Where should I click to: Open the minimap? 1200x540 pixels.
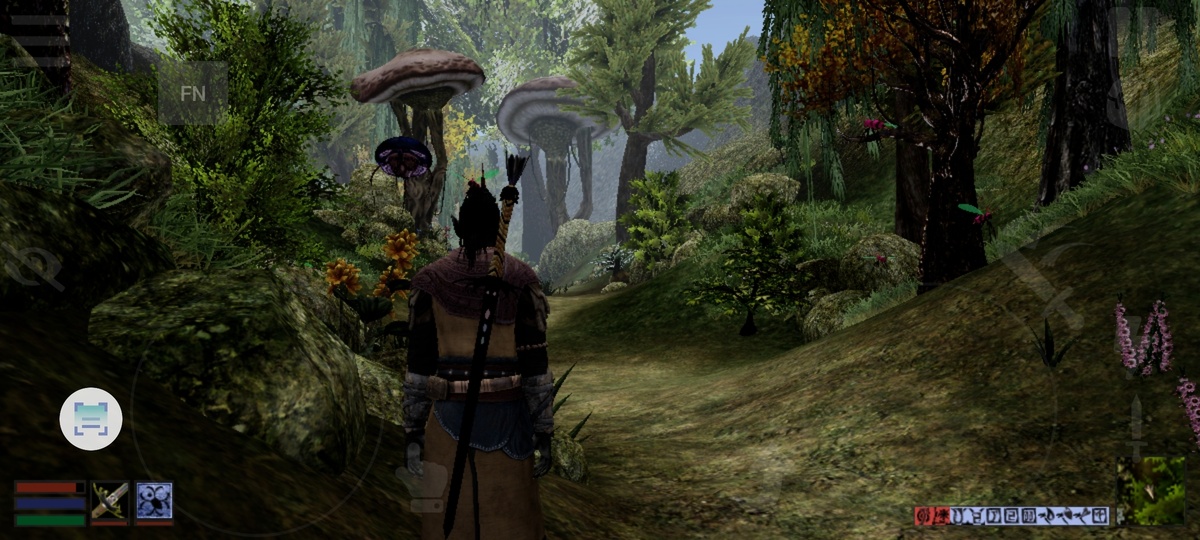tap(1151, 490)
